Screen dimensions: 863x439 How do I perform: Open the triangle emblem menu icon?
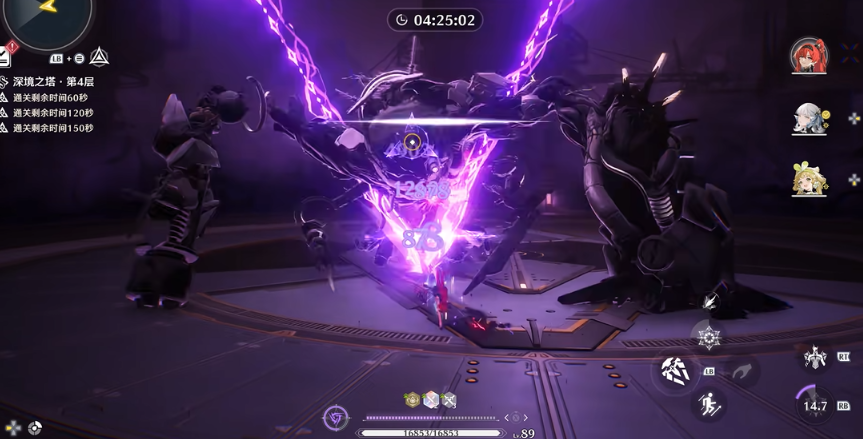[99, 57]
